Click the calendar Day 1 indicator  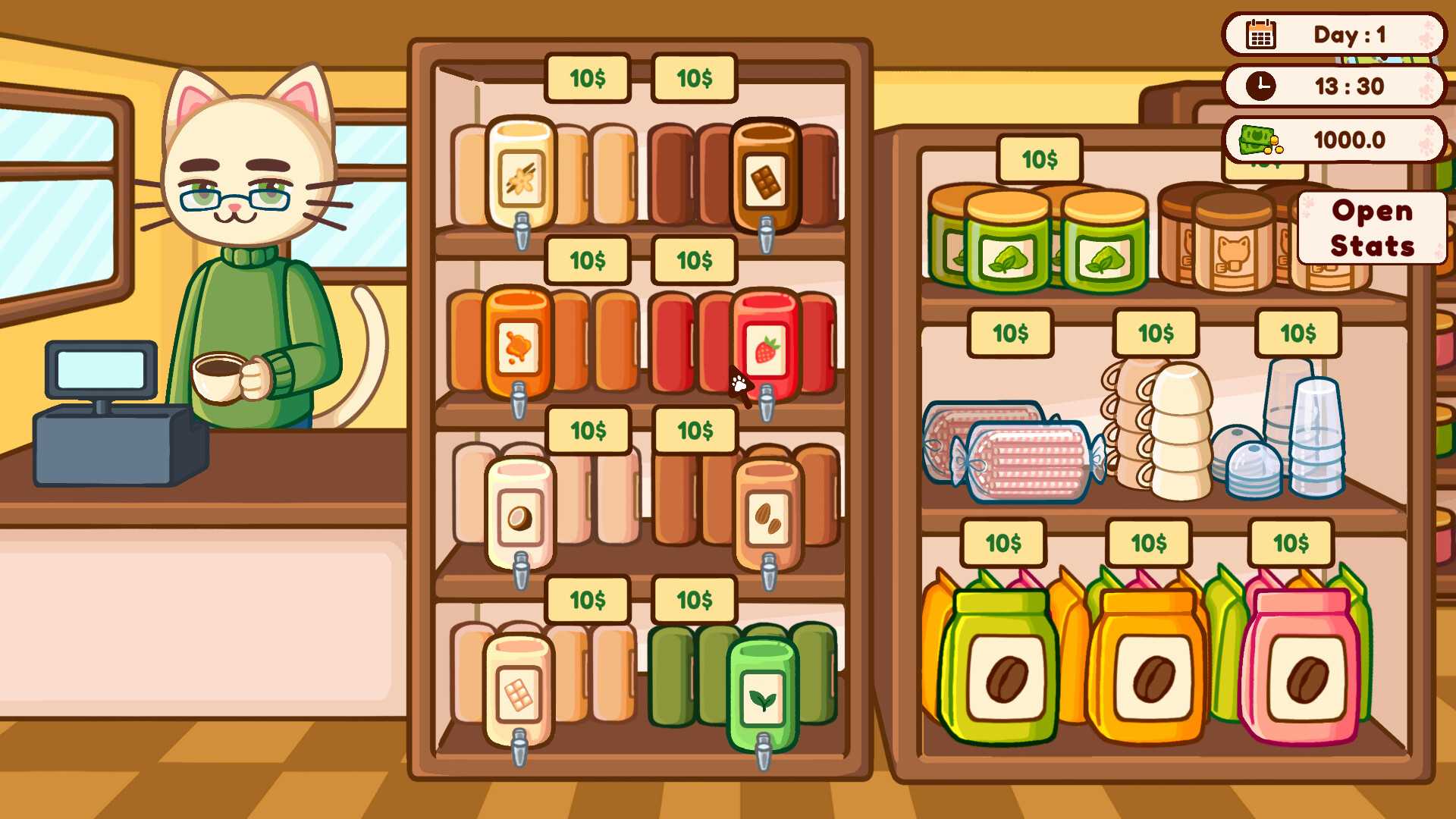click(x=1334, y=34)
